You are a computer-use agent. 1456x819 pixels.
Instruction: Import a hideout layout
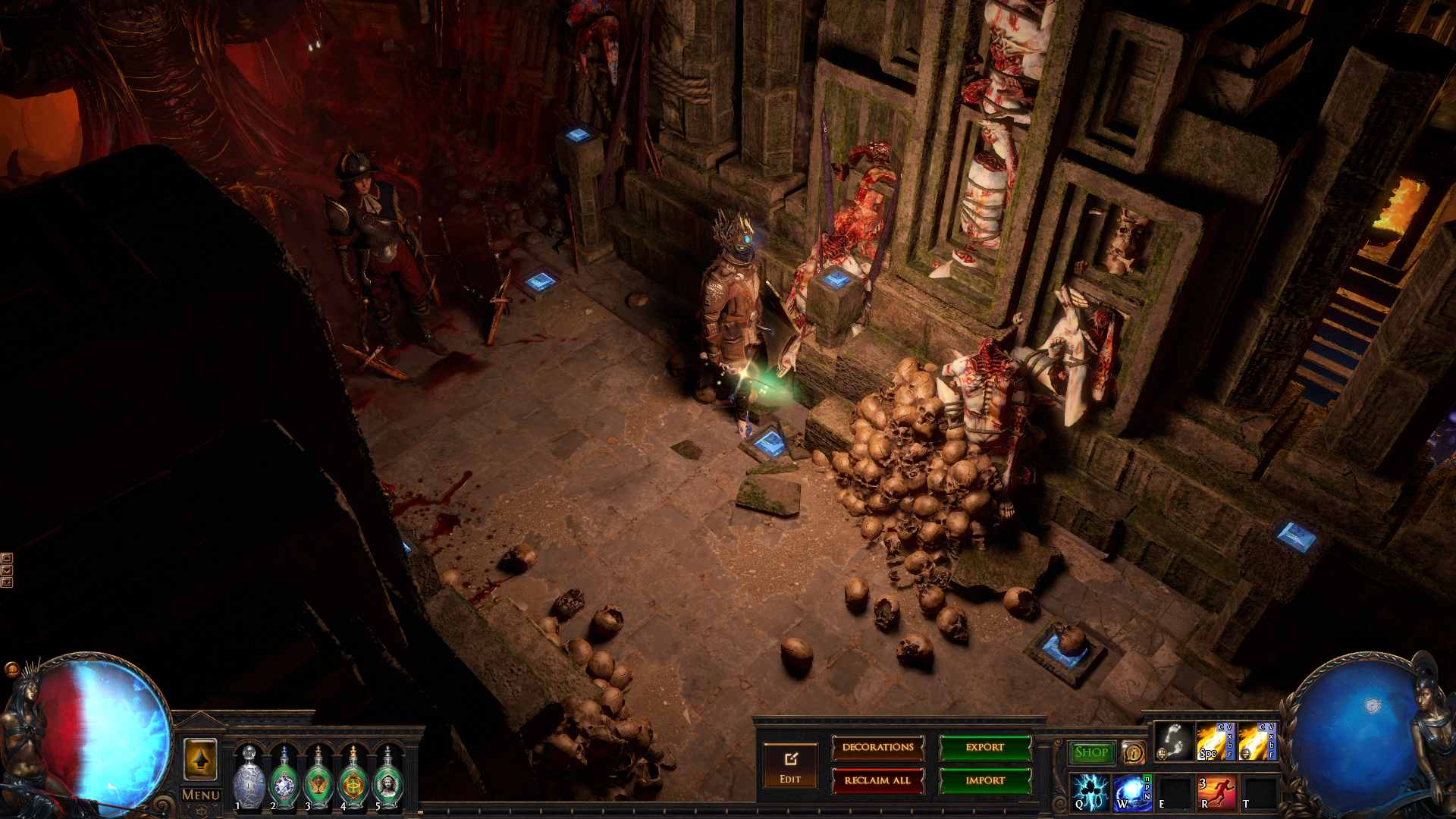click(x=985, y=780)
